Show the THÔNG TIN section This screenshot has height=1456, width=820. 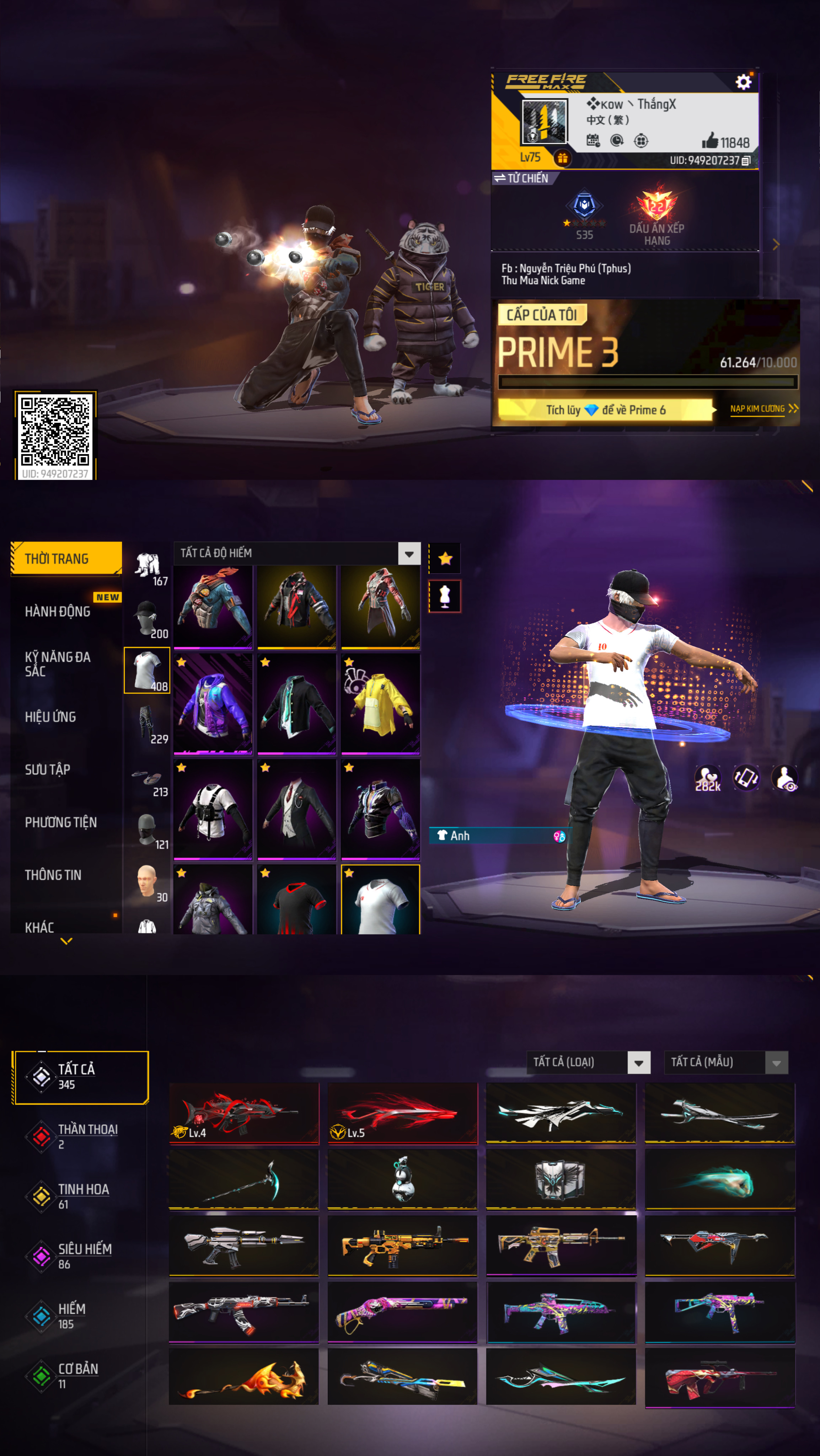pyautogui.click(x=53, y=875)
